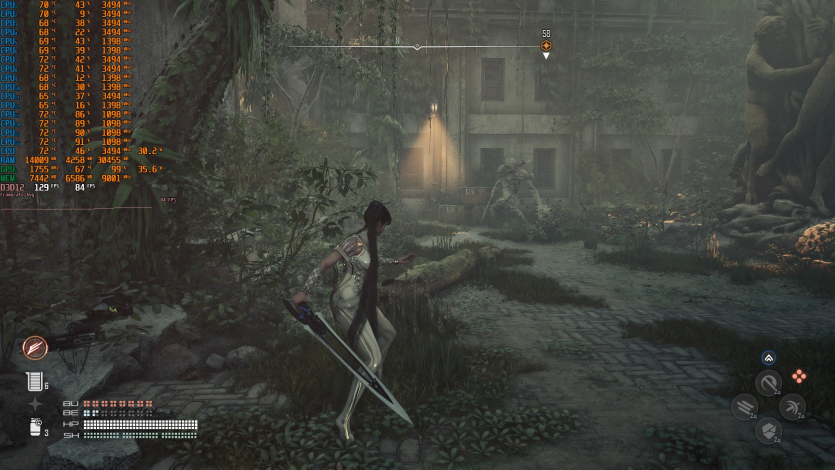The width and height of the screenshot is (835, 470).
Task: Activate the triple slash skill icon
Action: coord(744,407)
